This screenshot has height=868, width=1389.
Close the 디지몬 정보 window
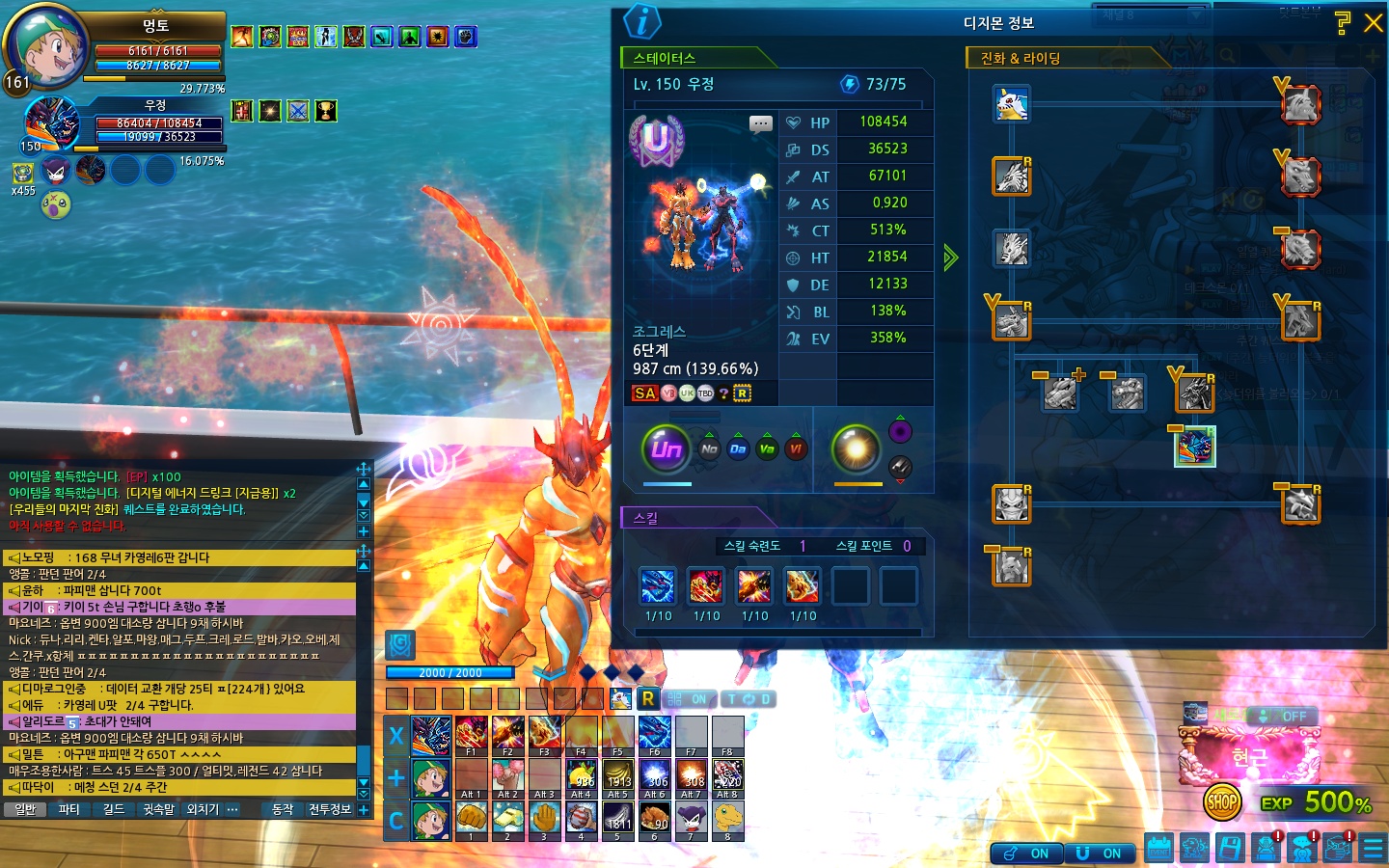tap(1373, 23)
